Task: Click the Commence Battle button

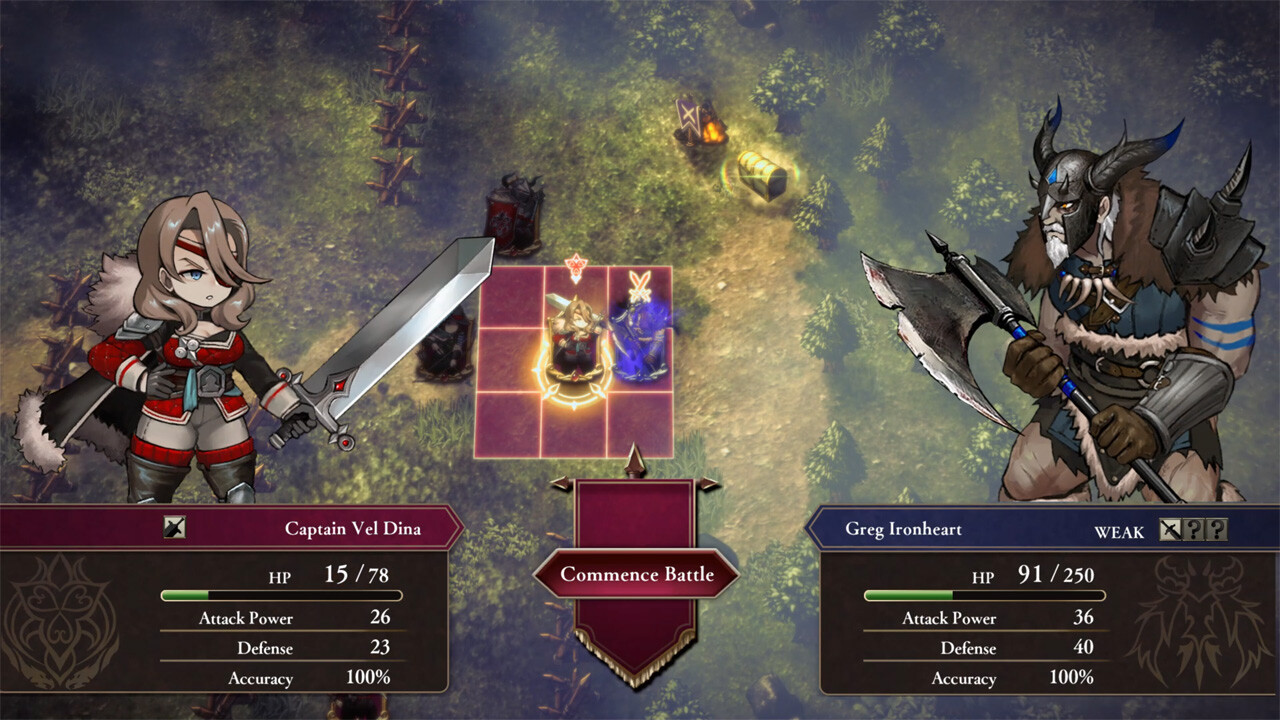Action: pos(639,574)
